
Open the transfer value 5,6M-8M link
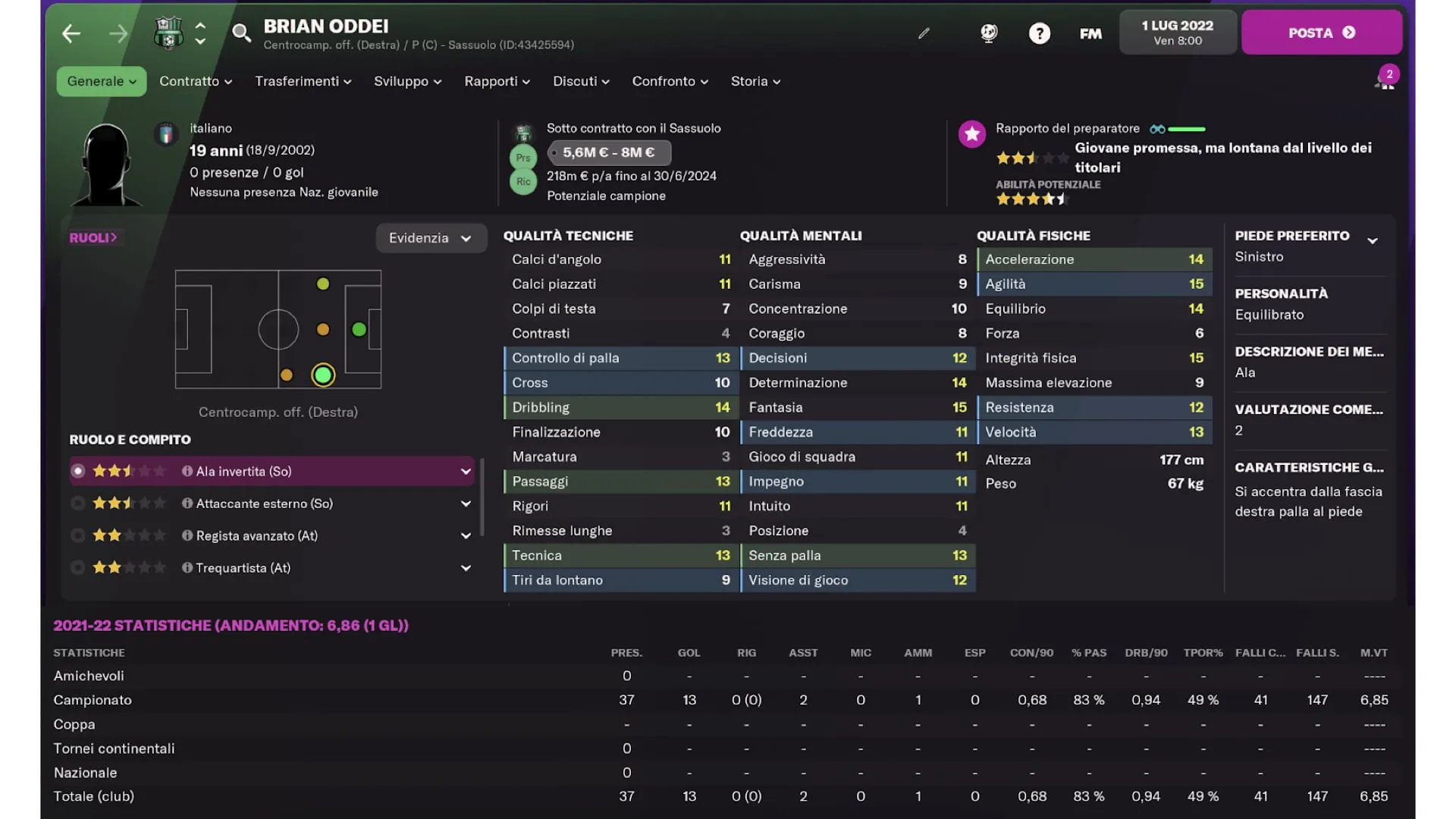pyautogui.click(x=609, y=152)
